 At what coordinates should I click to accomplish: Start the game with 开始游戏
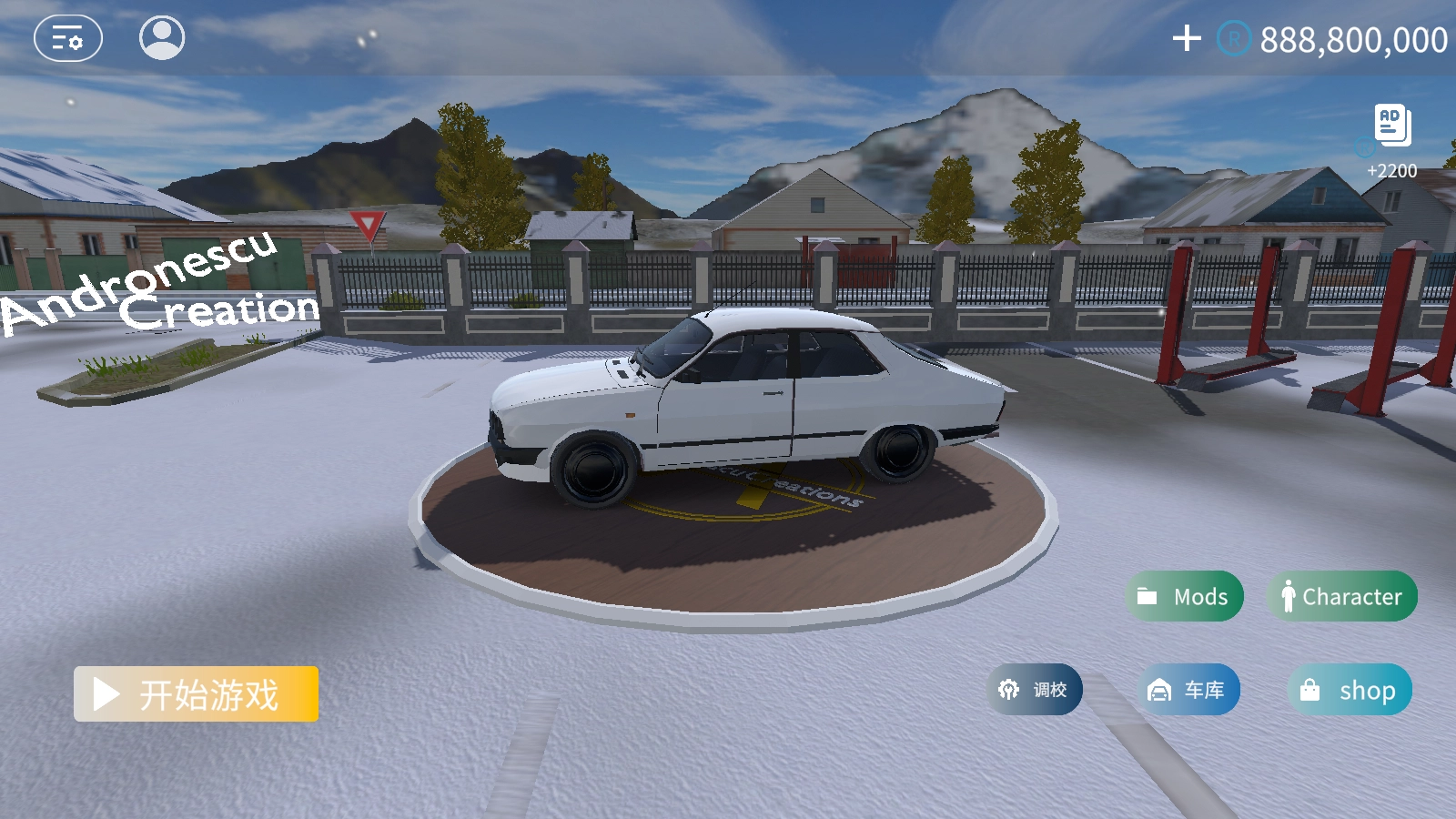(197, 694)
